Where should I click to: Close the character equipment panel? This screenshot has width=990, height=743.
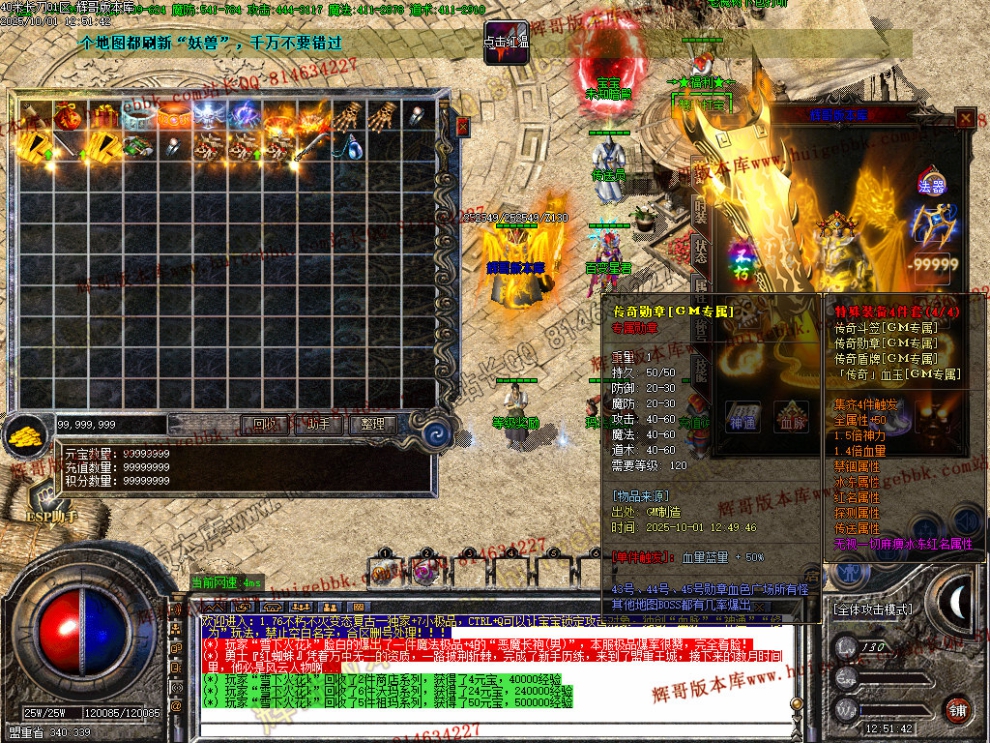point(964,118)
